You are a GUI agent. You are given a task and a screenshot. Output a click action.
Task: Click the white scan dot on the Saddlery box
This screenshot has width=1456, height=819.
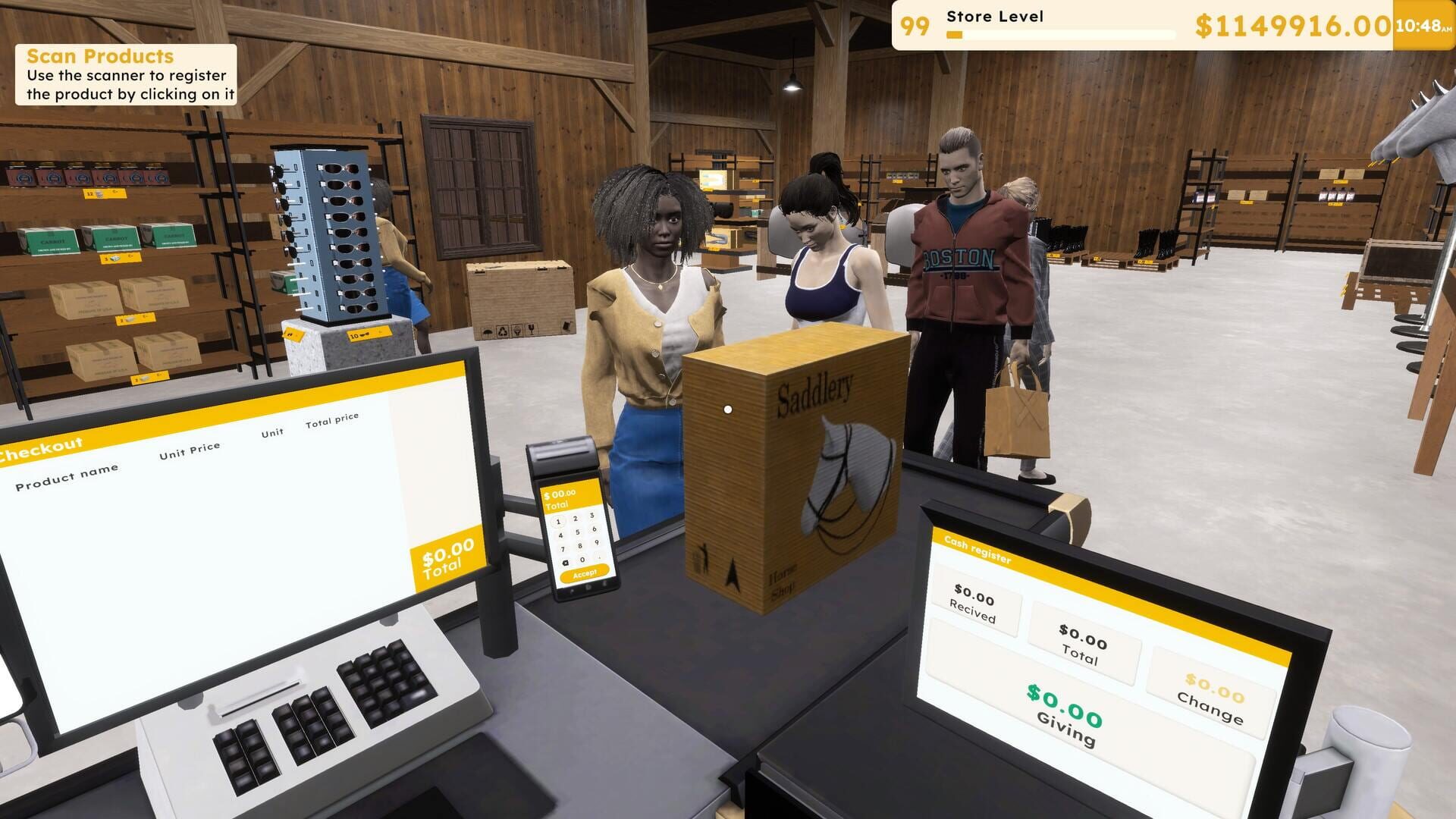(x=730, y=408)
